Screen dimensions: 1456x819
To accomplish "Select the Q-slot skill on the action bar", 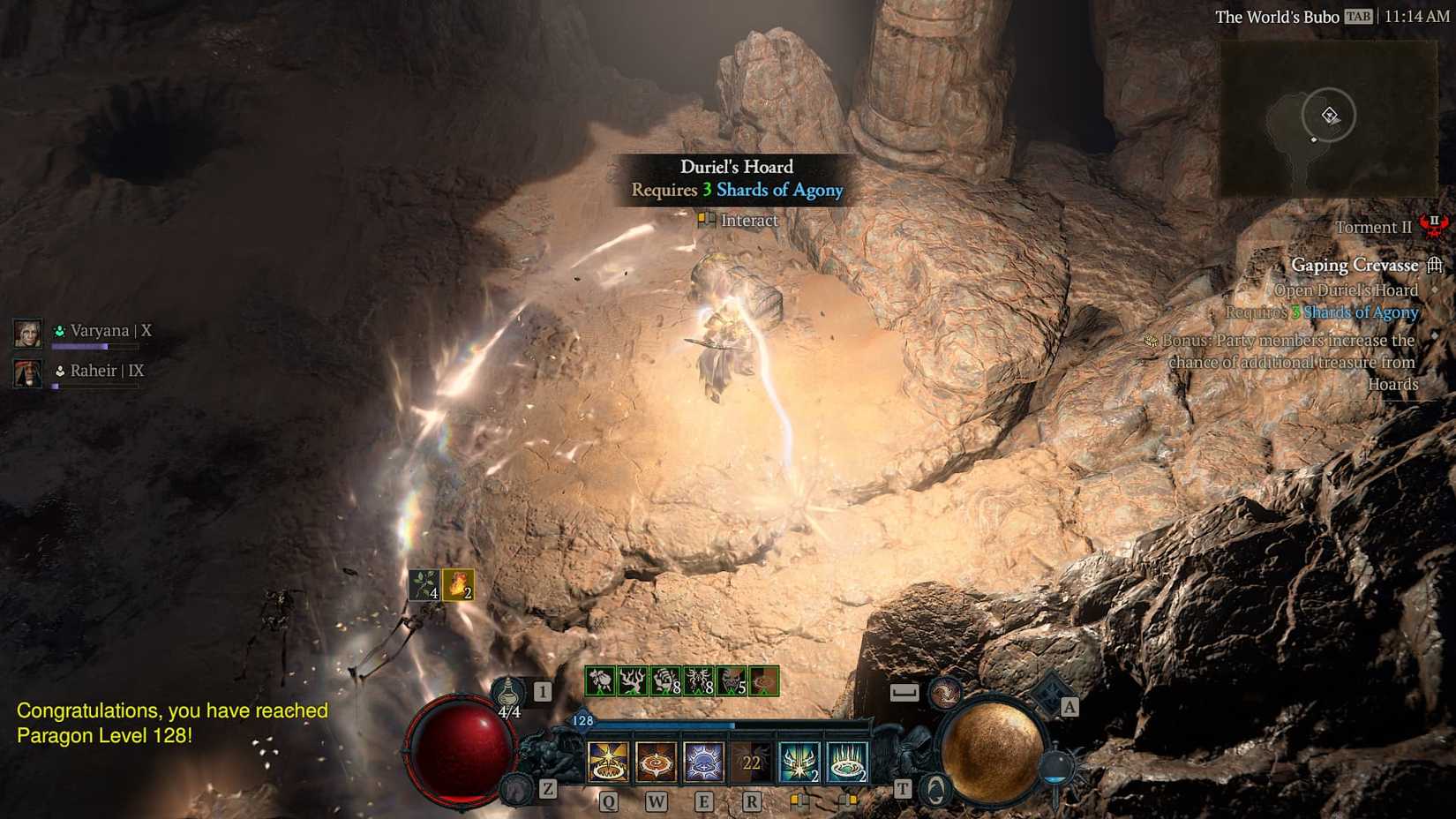I will click(606, 761).
